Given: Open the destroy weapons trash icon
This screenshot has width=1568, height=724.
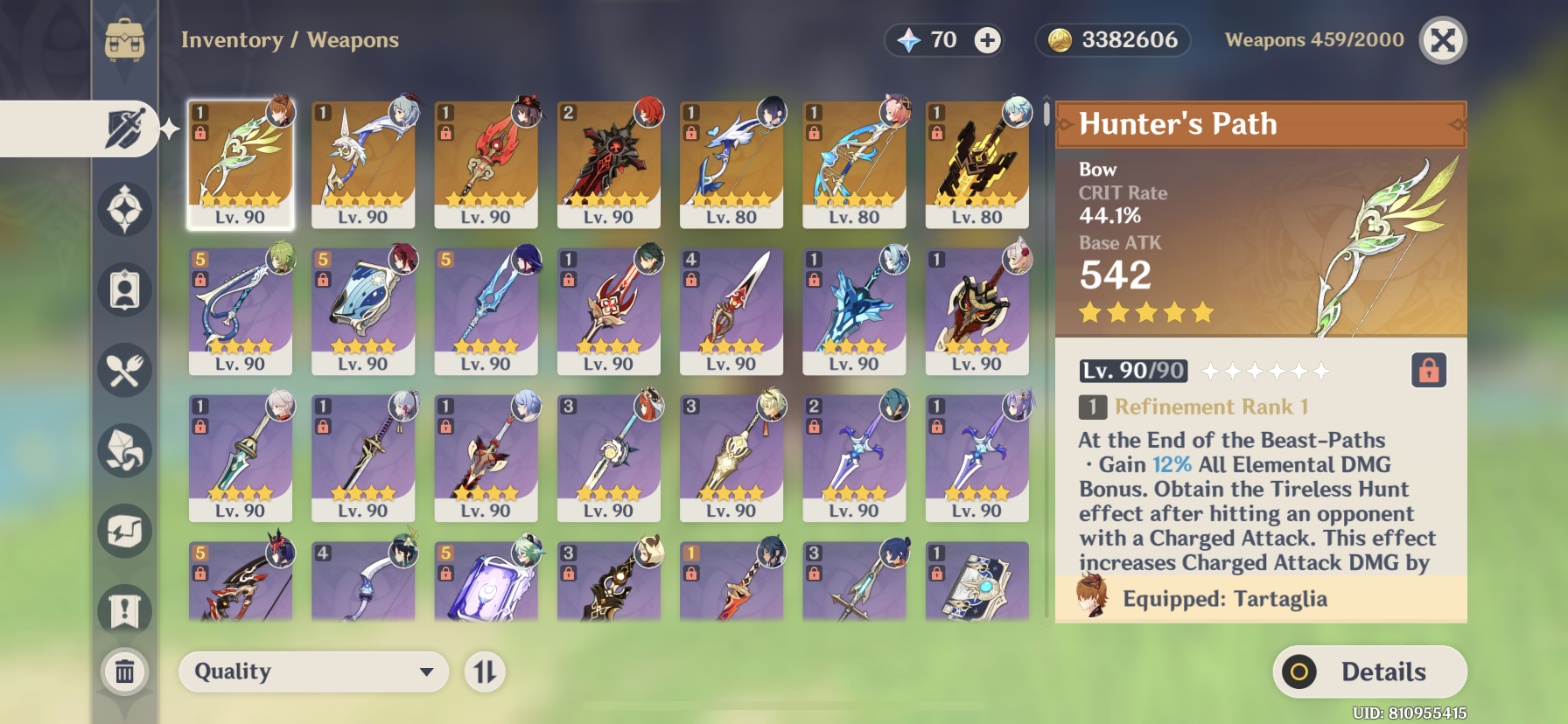Looking at the screenshot, I should 125,672.
